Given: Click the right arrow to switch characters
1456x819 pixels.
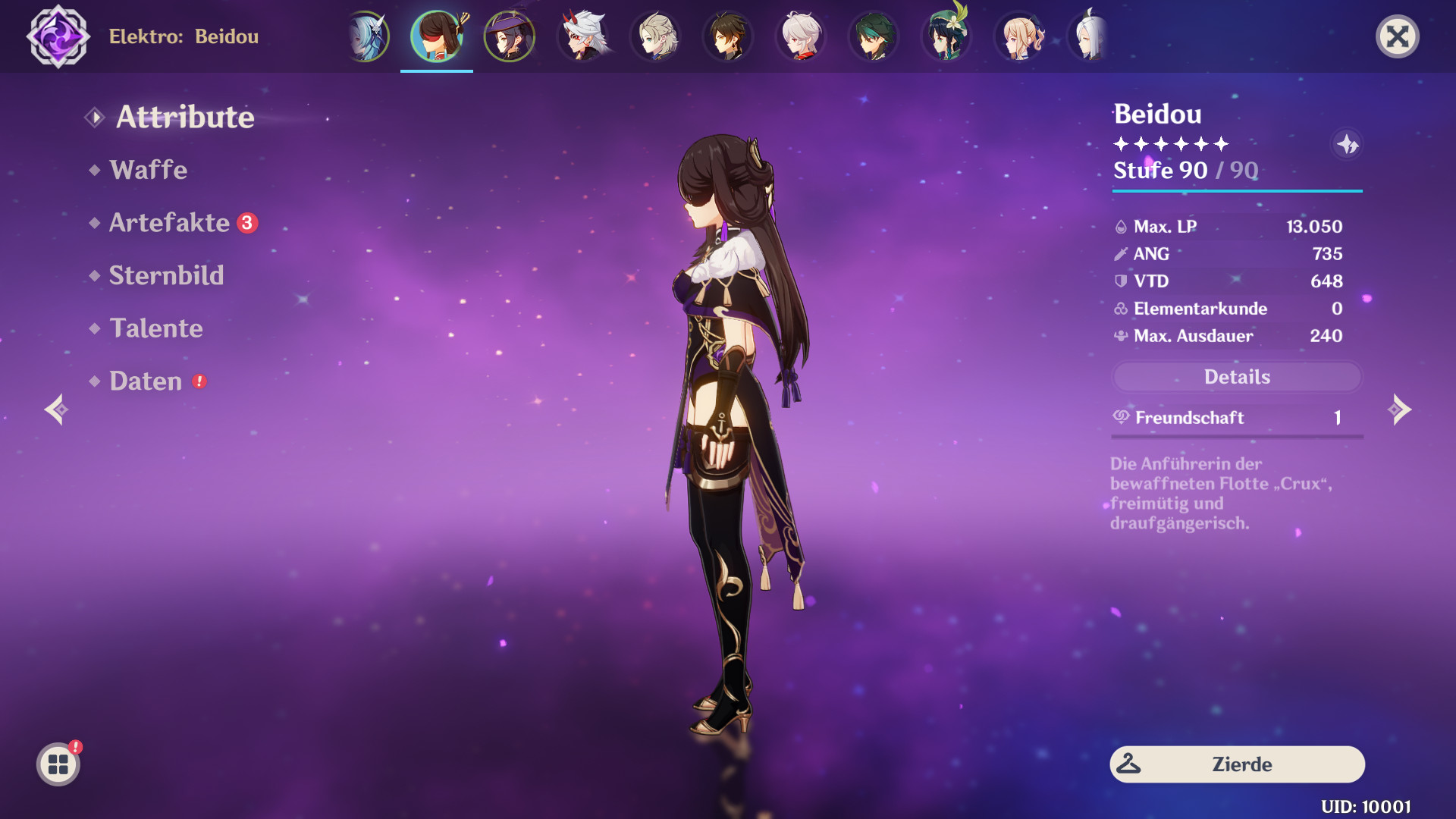Looking at the screenshot, I should (x=1399, y=409).
